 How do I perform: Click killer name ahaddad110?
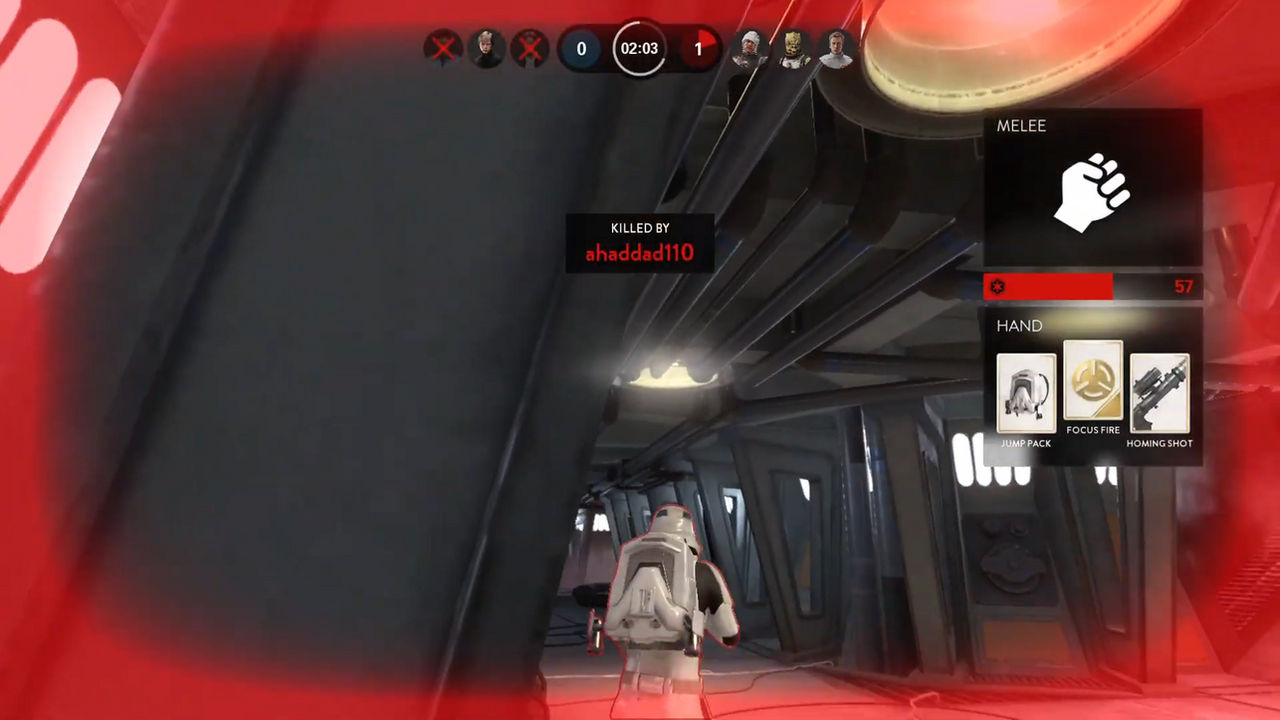[x=639, y=253]
